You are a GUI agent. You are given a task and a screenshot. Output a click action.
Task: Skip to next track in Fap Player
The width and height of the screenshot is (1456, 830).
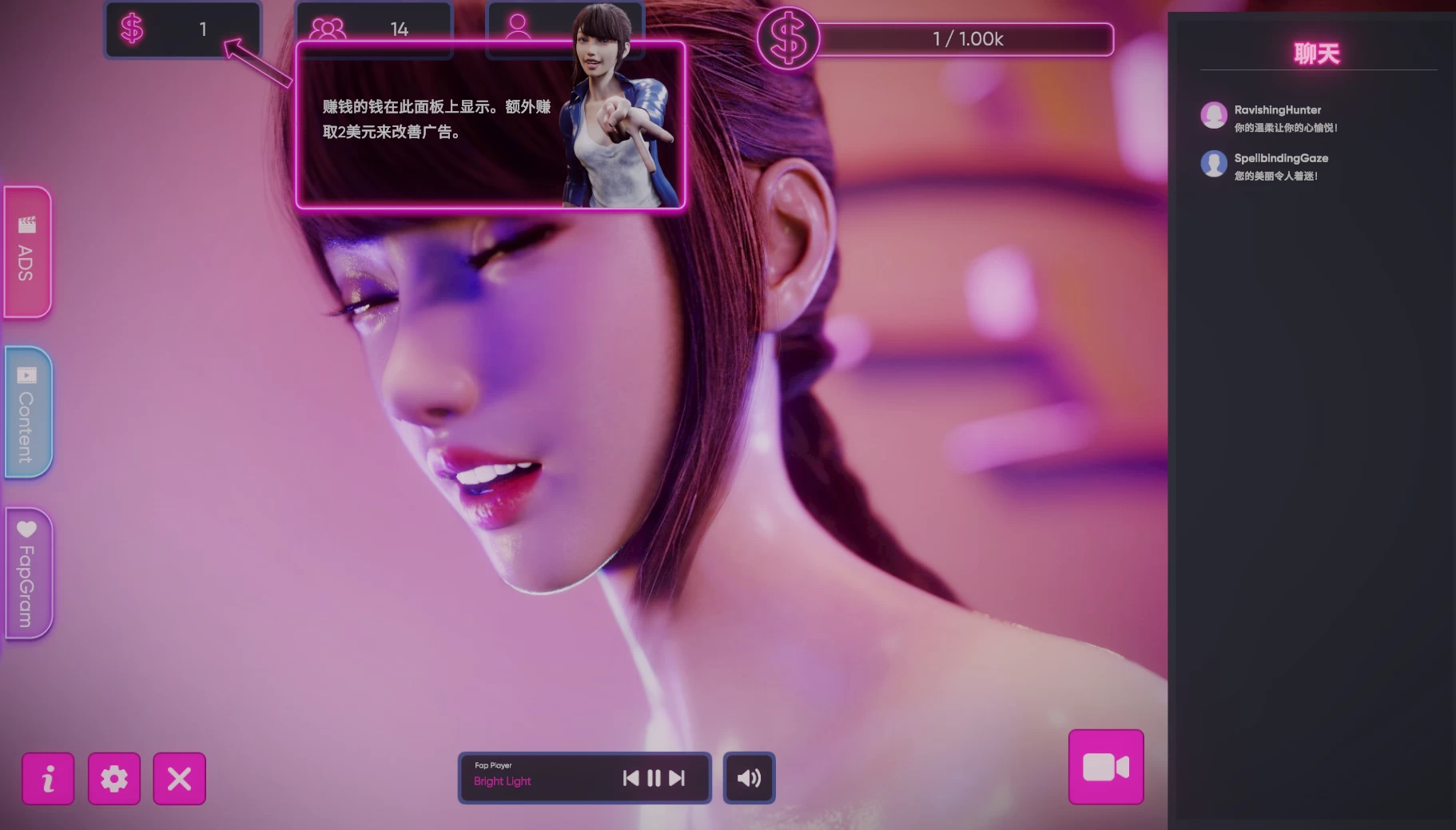click(677, 777)
